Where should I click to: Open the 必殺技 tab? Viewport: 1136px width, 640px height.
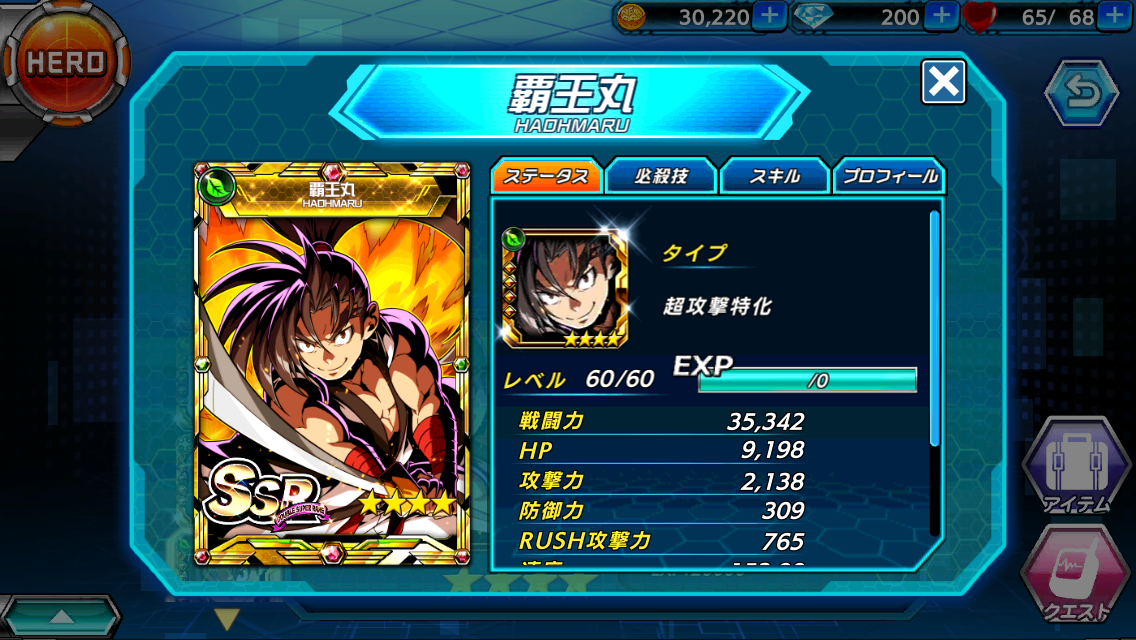(x=661, y=177)
